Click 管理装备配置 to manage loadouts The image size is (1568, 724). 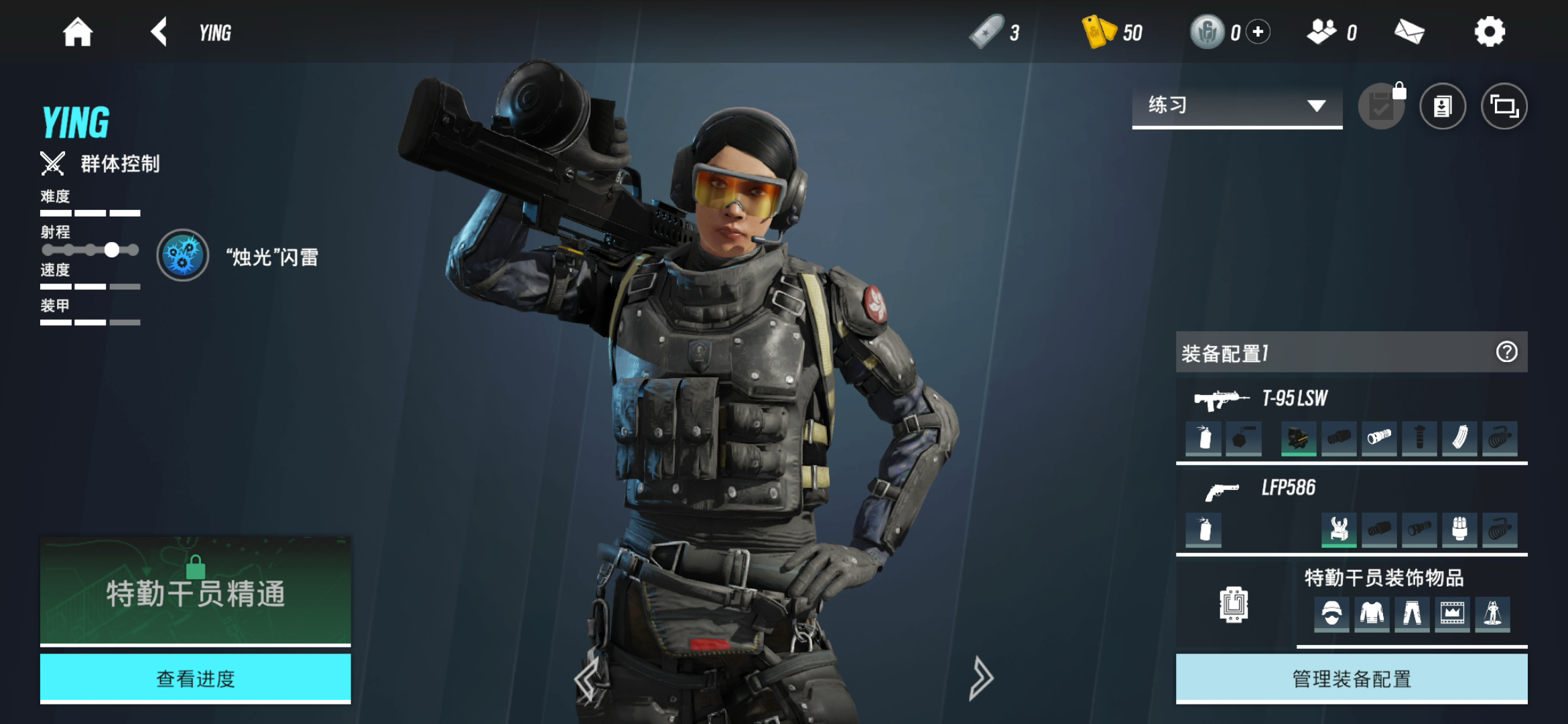click(1351, 678)
